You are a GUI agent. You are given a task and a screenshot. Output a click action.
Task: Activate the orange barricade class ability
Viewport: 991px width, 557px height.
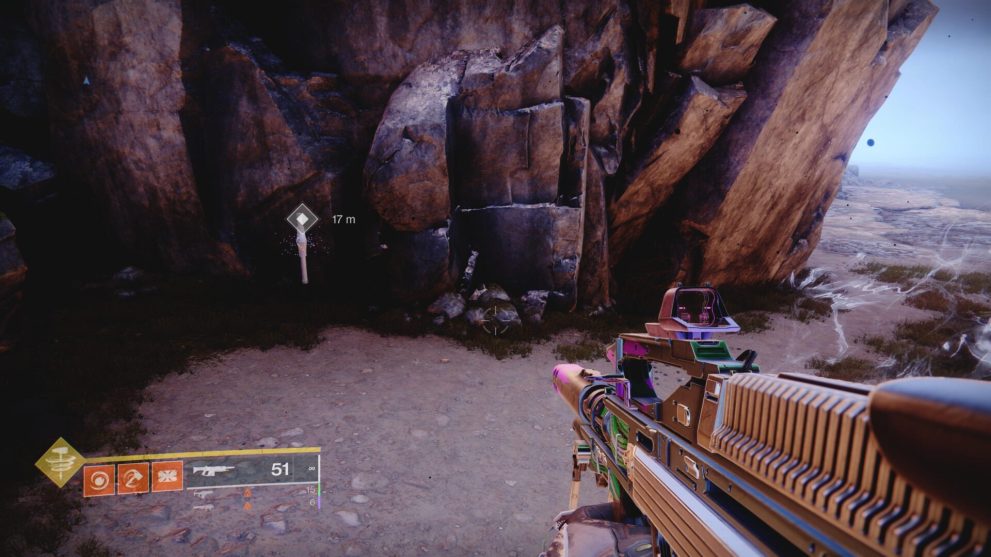(167, 477)
